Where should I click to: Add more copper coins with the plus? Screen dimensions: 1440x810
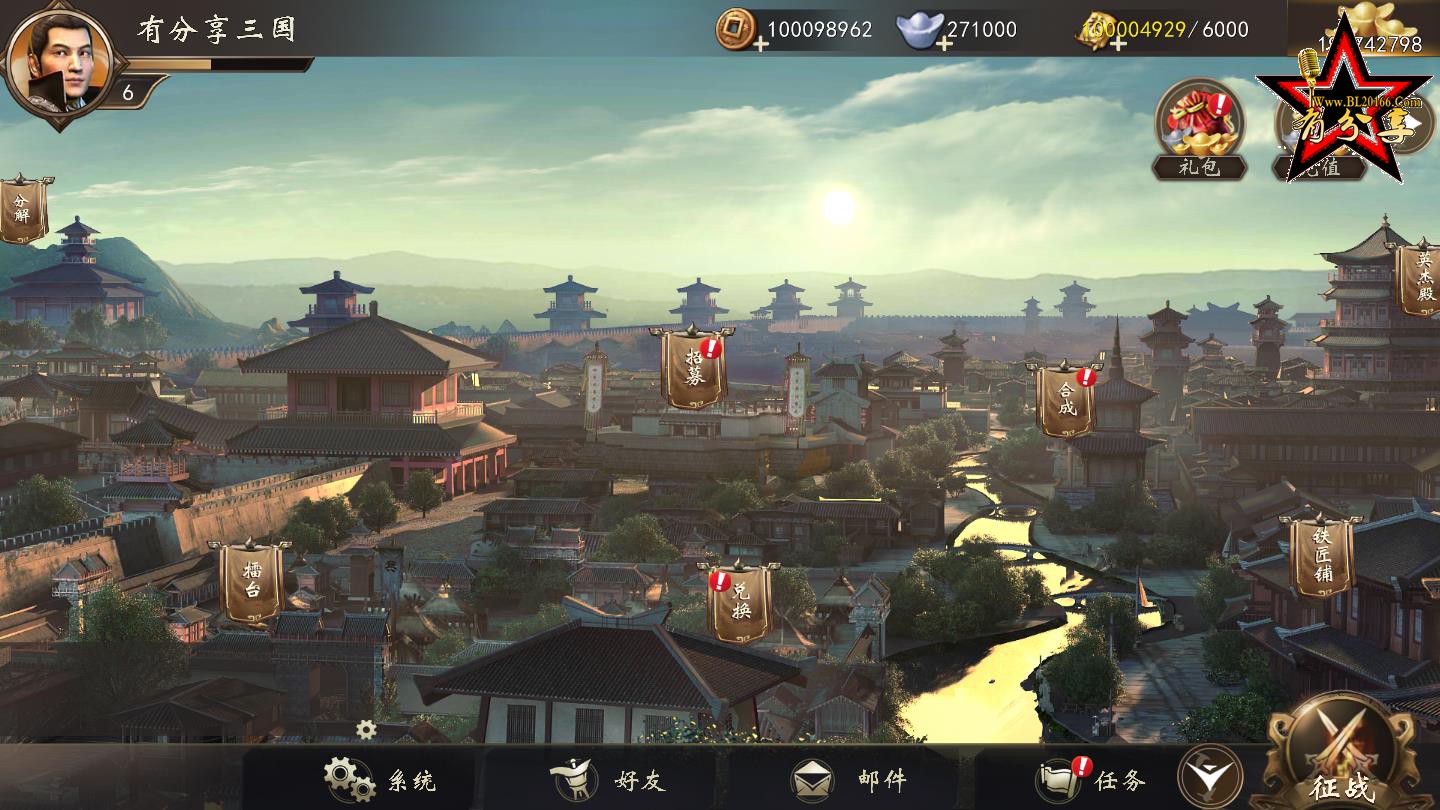pyautogui.click(x=761, y=44)
